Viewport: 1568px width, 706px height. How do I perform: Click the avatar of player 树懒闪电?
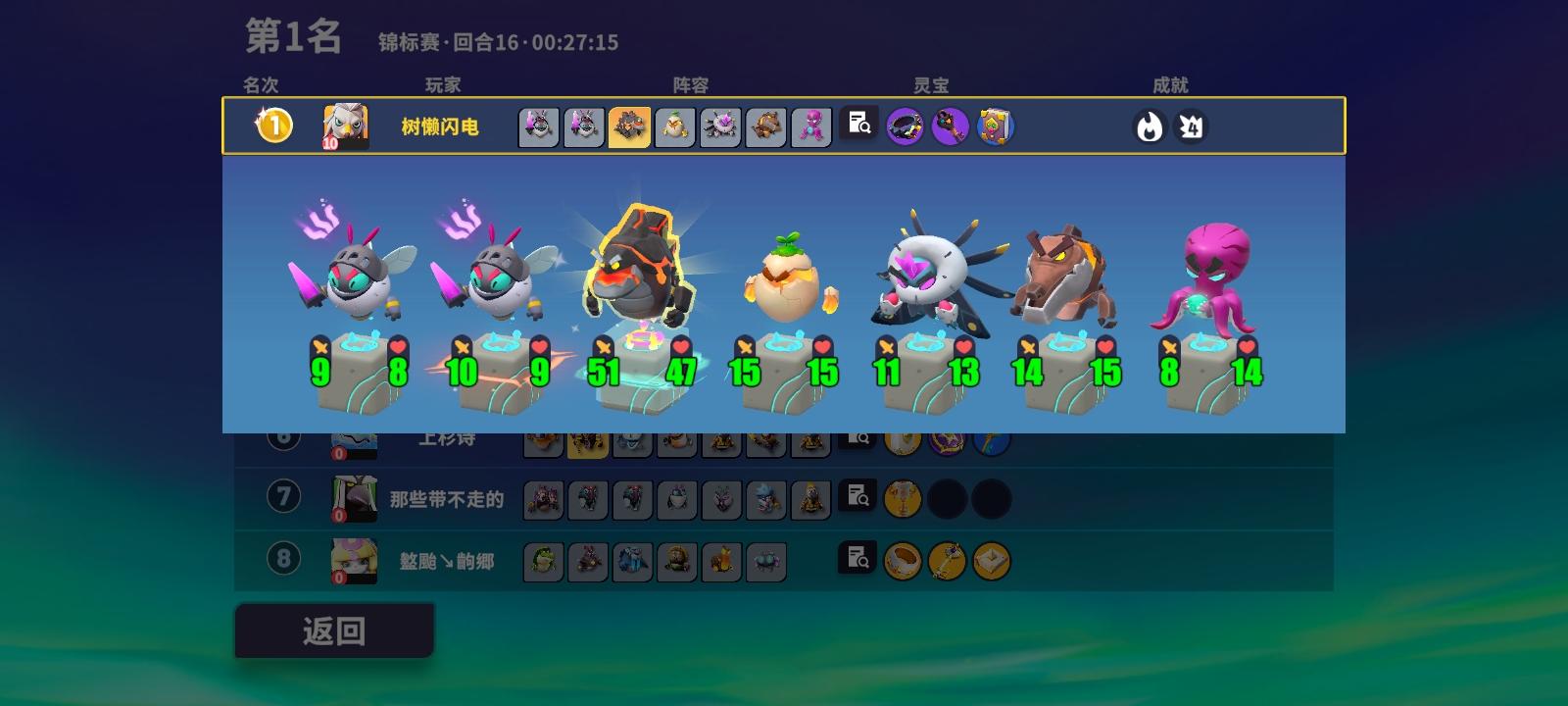point(347,125)
